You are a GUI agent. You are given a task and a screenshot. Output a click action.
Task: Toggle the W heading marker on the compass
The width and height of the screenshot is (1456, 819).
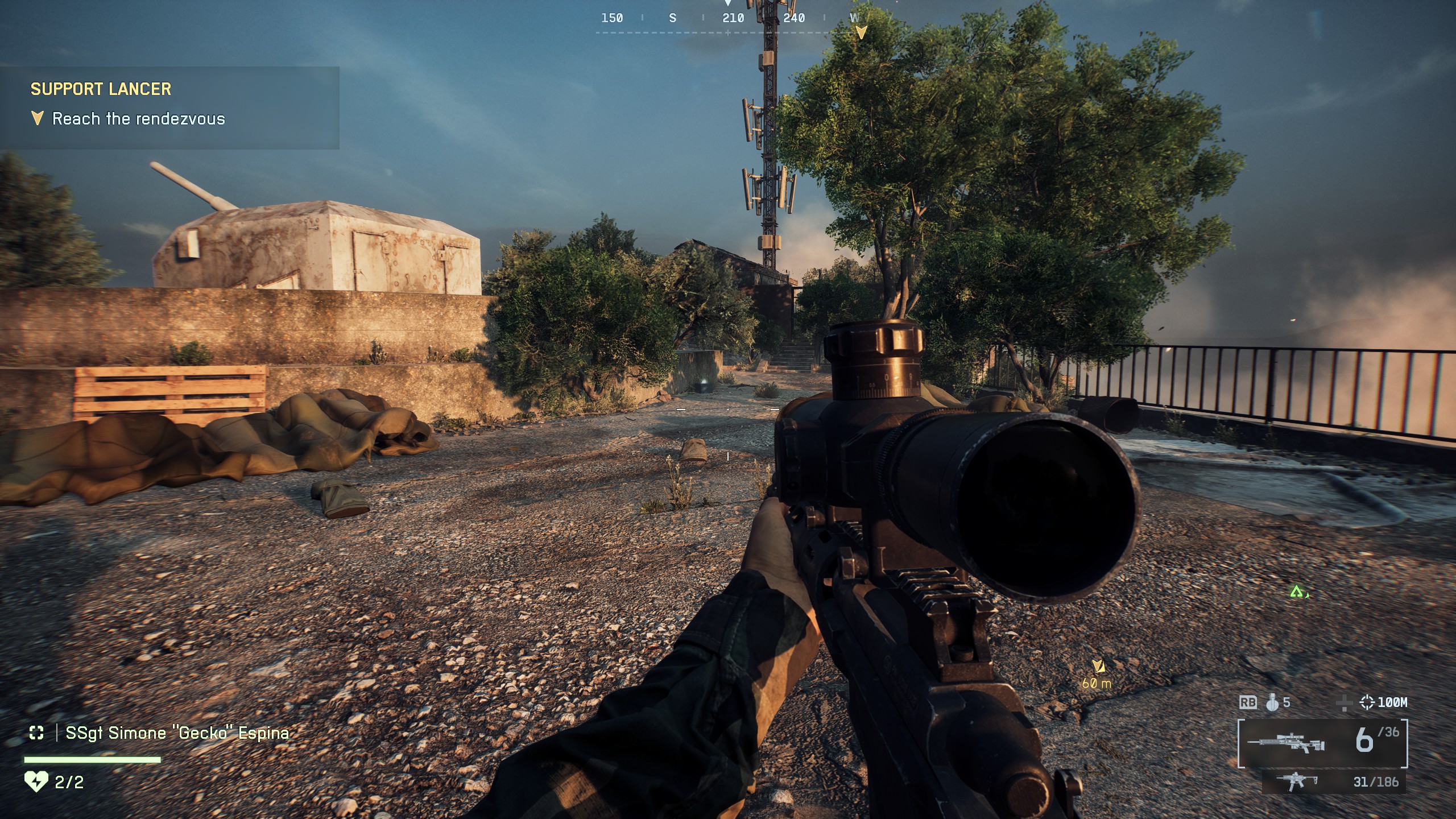855,18
